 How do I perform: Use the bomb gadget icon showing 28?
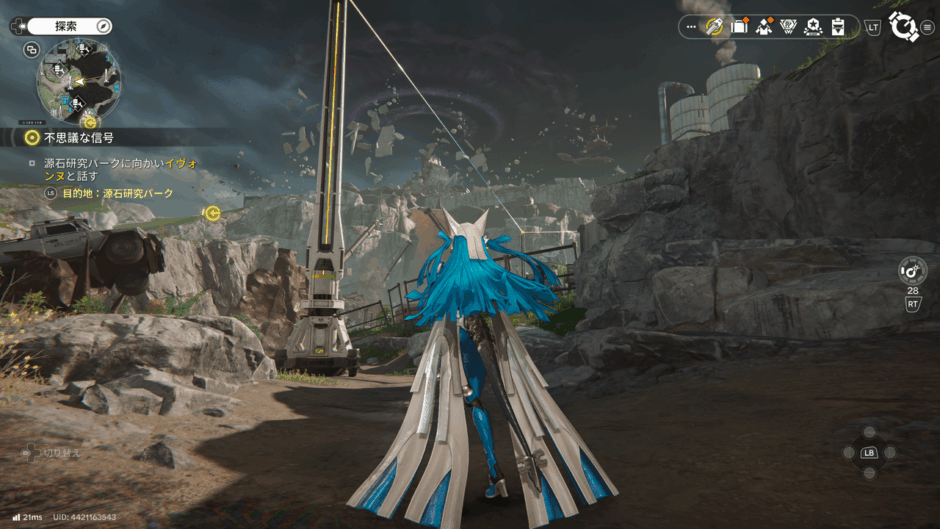pos(912,269)
